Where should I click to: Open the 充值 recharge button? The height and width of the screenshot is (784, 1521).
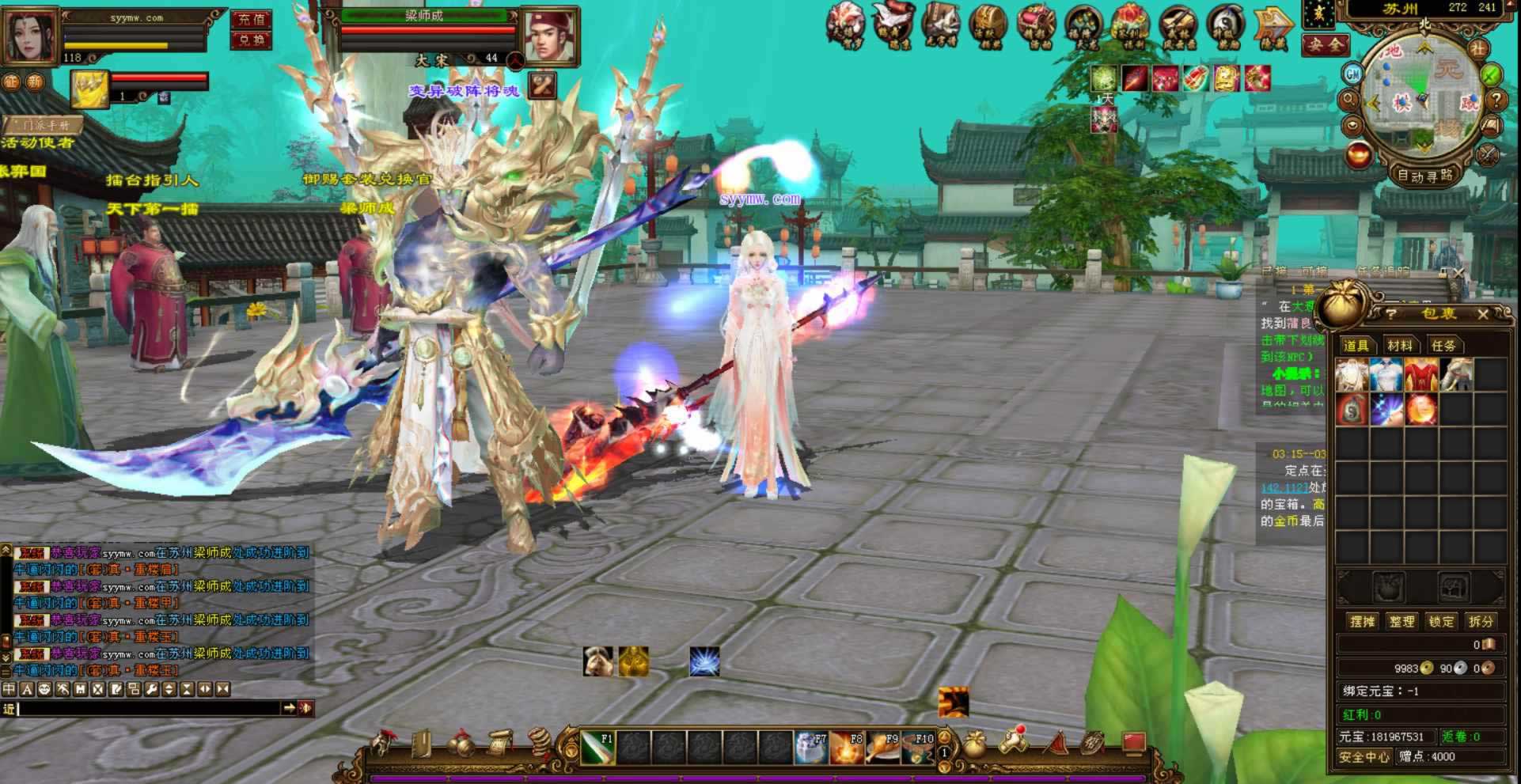[252, 19]
